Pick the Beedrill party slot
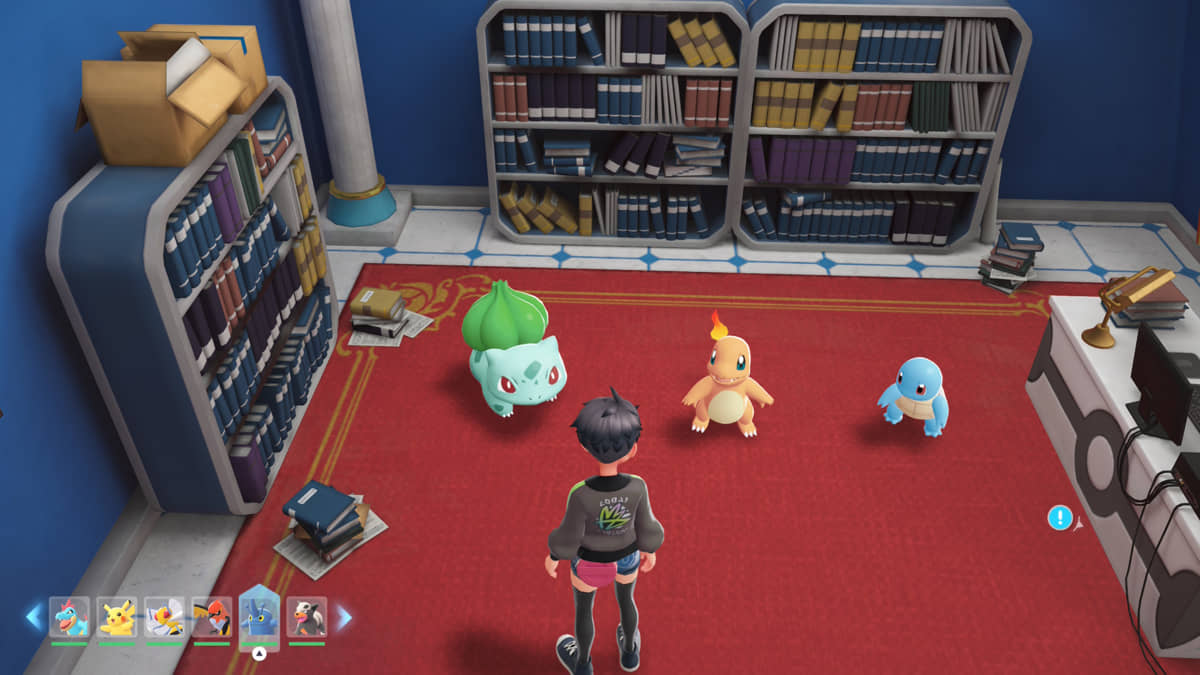 click(x=164, y=617)
